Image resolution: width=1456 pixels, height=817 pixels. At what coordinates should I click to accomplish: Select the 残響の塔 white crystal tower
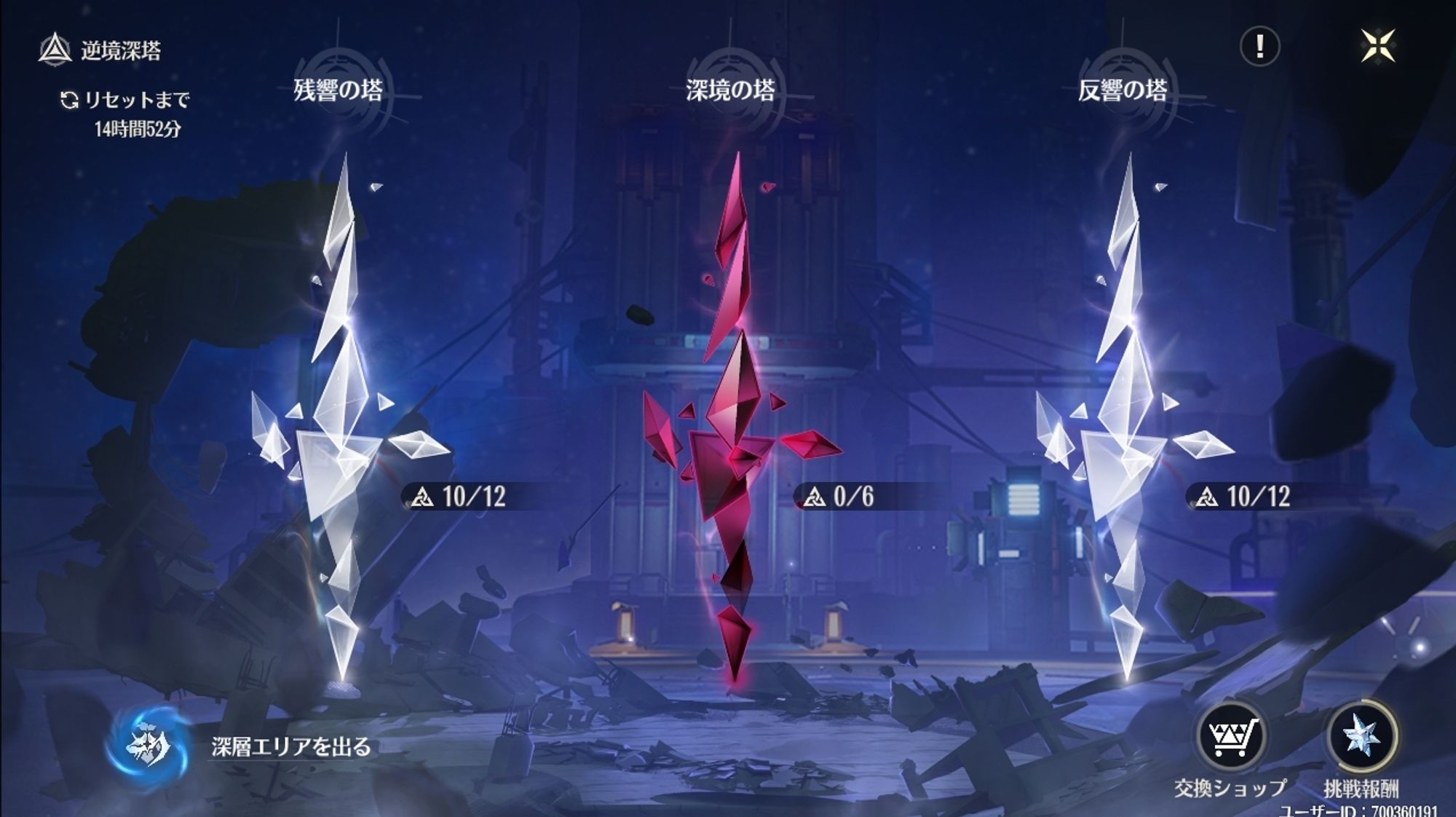tap(340, 422)
